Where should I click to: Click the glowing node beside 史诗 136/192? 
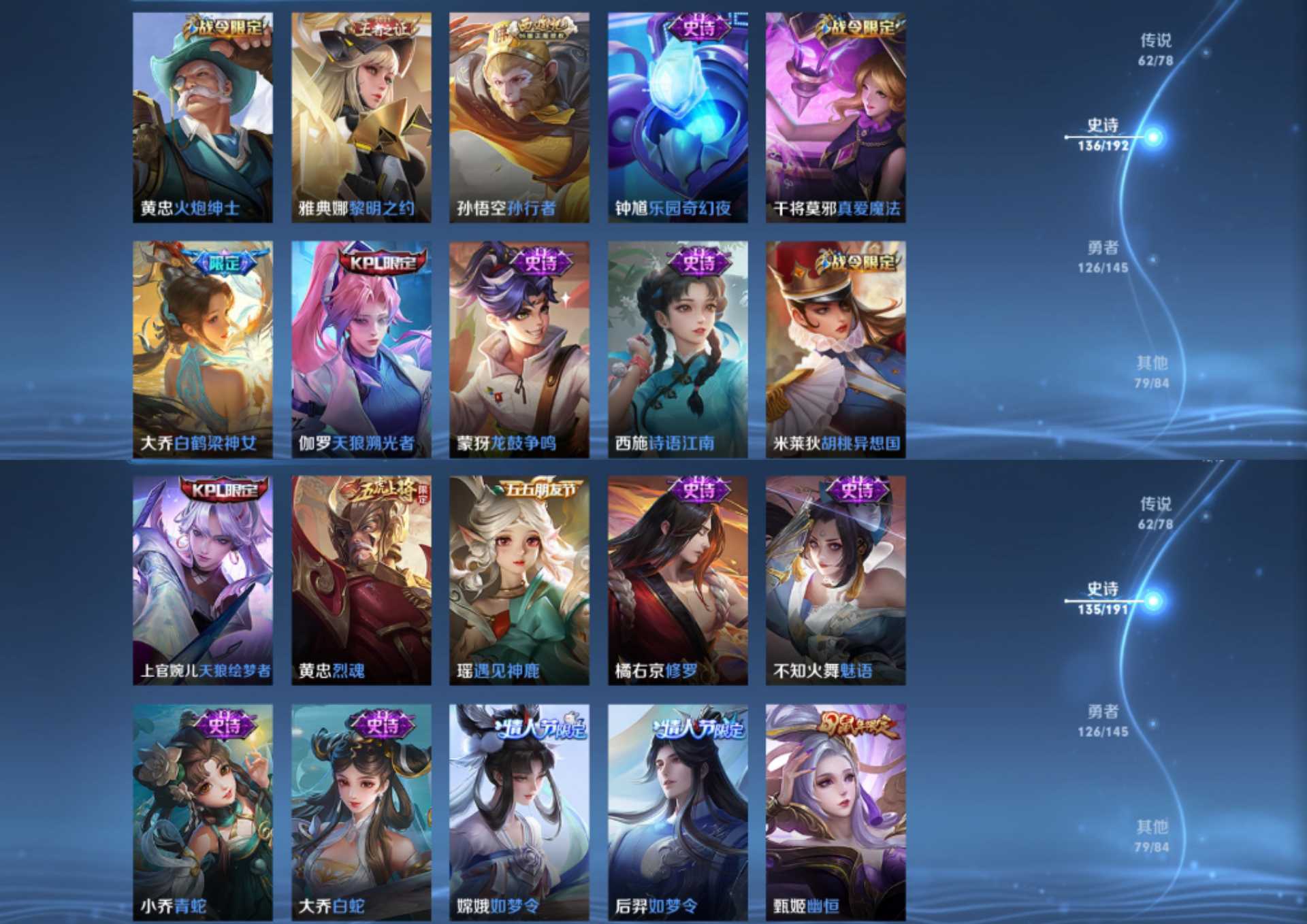1155,138
